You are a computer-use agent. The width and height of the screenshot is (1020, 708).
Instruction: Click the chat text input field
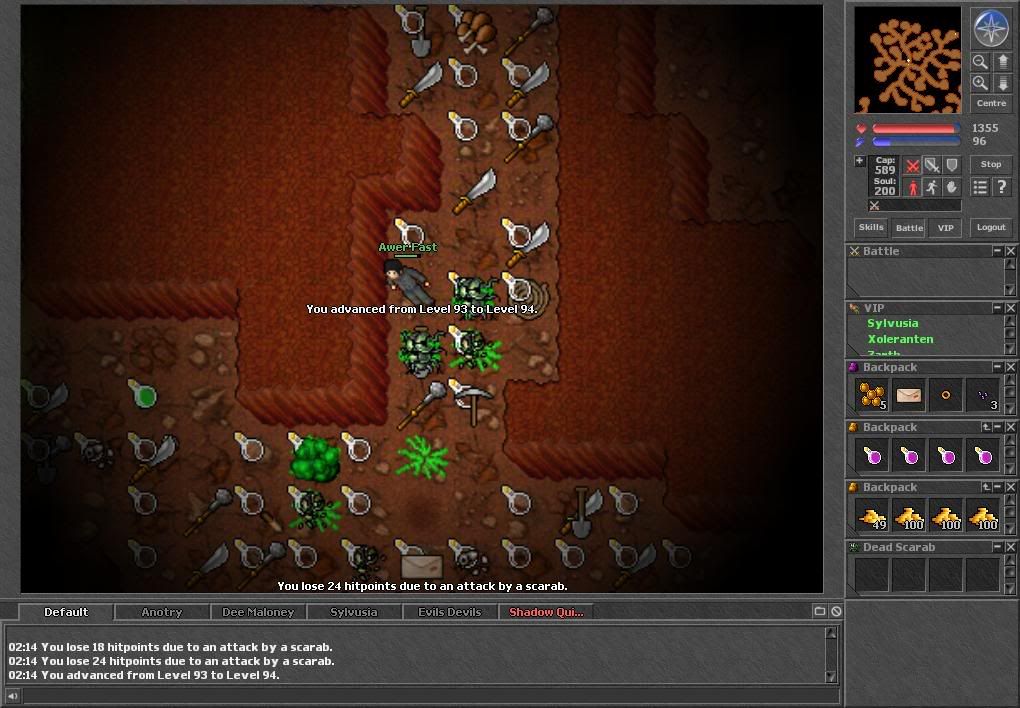click(420, 696)
